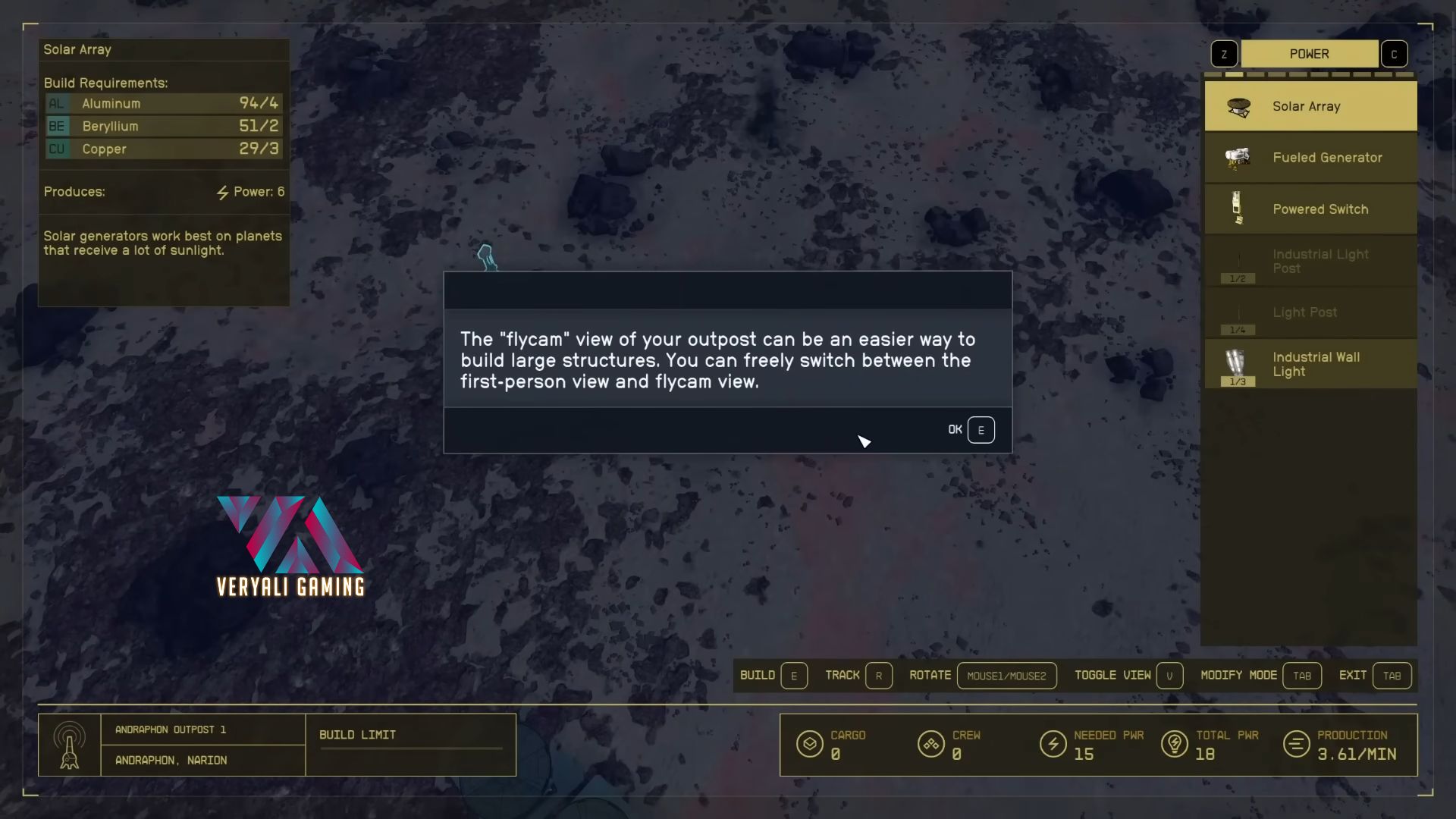This screenshot has width=1456, height=819.
Task: Open the Power category tab
Action: coord(1309,54)
